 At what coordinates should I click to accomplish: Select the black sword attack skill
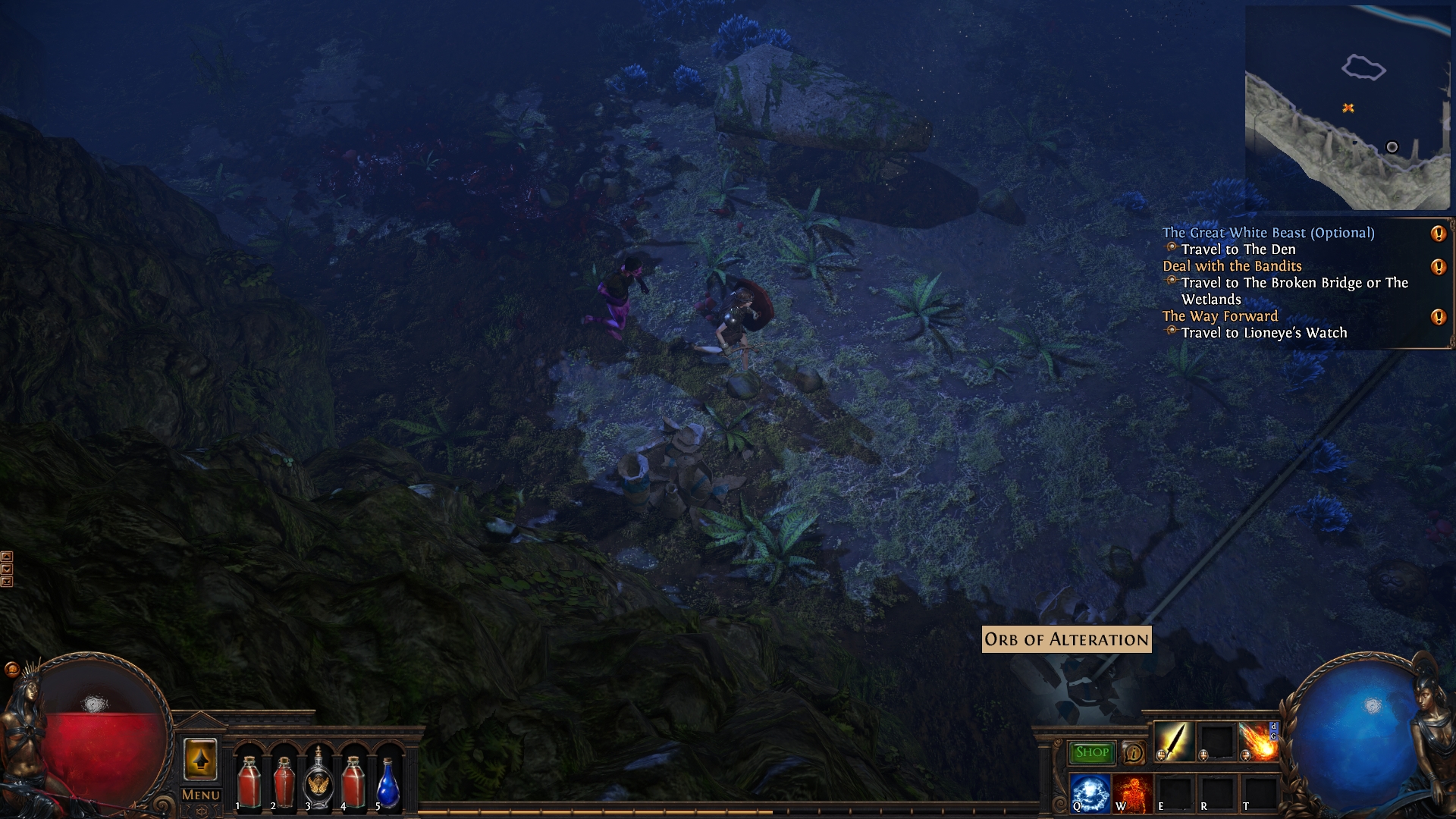1173,741
